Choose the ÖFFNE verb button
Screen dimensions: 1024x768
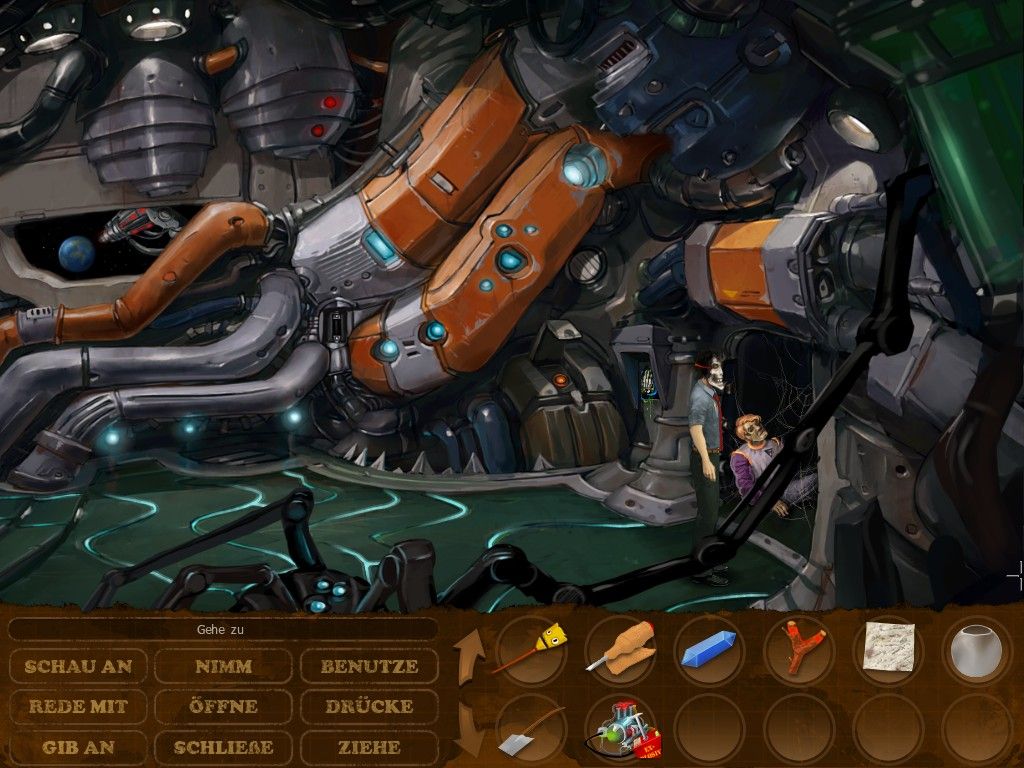pyautogui.click(x=224, y=706)
